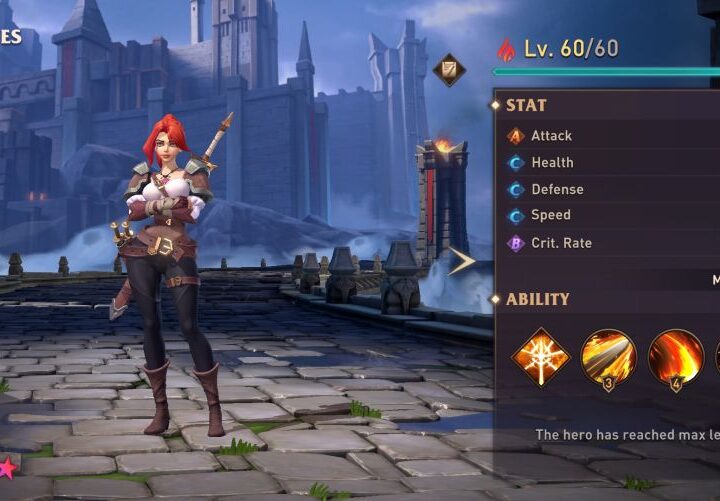Click the diamond-shaped icon beside the level display
This screenshot has height=501, width=720.
click(x=449, y=69)
